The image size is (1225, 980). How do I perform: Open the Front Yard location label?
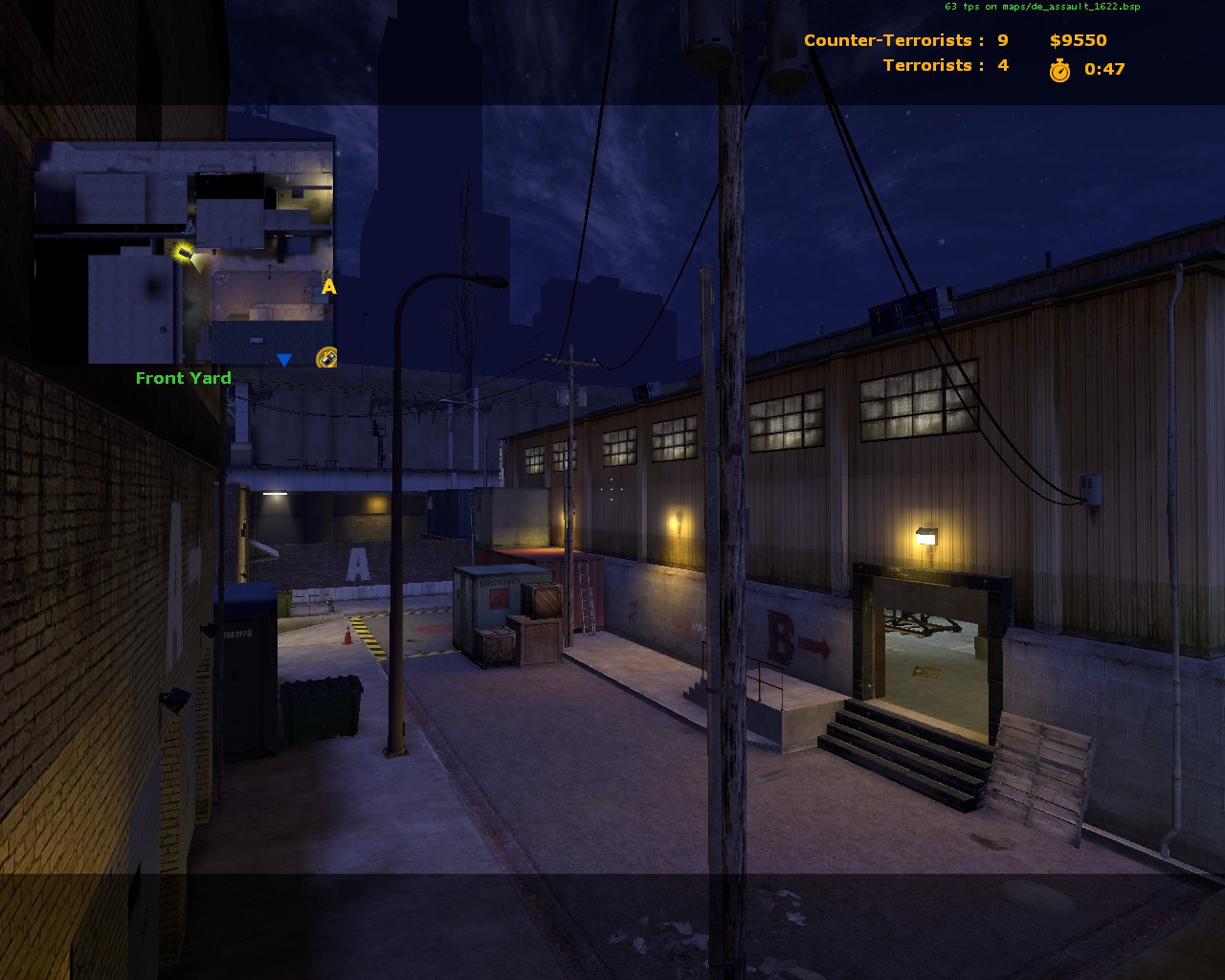click(183, 378)
